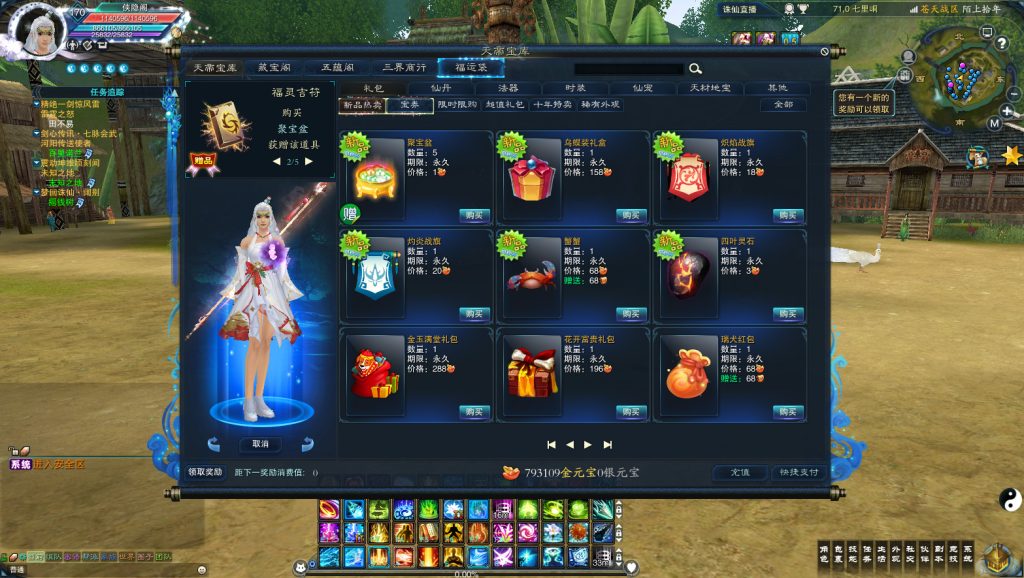Go to the last shop page
The width and height of the screenshot is (1024, 578).
607,445
